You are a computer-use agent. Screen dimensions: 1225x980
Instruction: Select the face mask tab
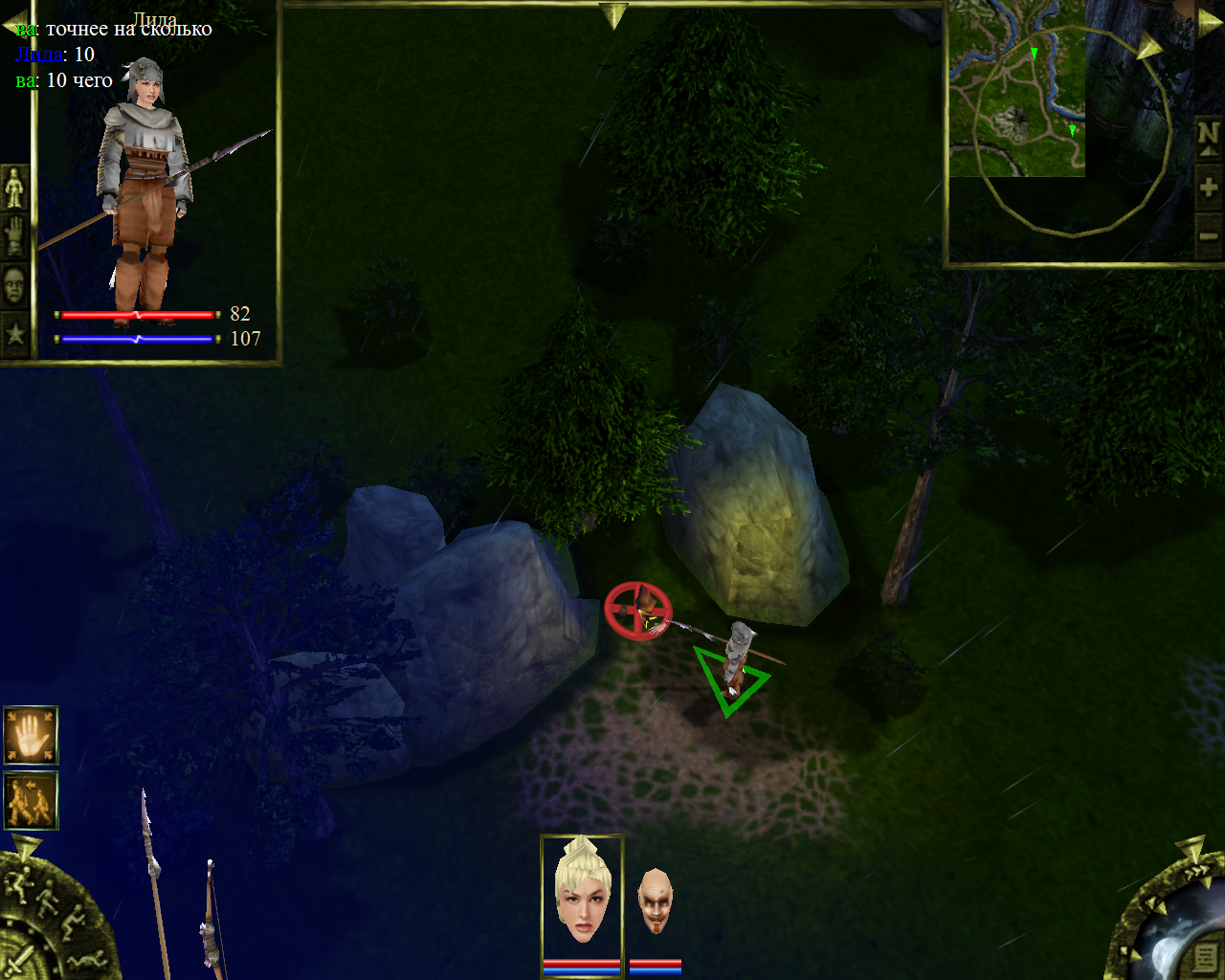pyautogui.click(x=14, y=284)
